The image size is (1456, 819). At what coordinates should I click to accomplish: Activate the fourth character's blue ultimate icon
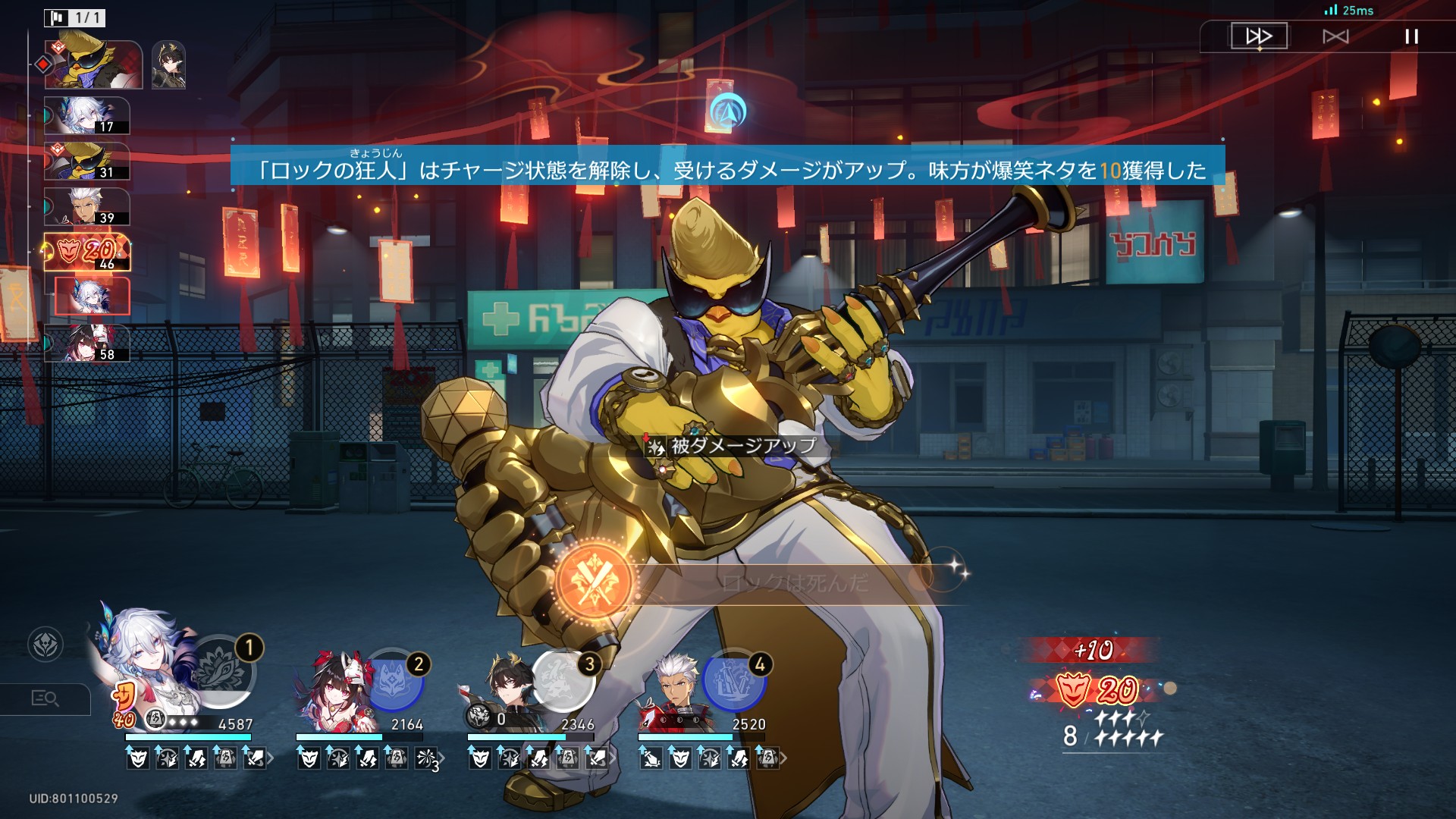733,681
